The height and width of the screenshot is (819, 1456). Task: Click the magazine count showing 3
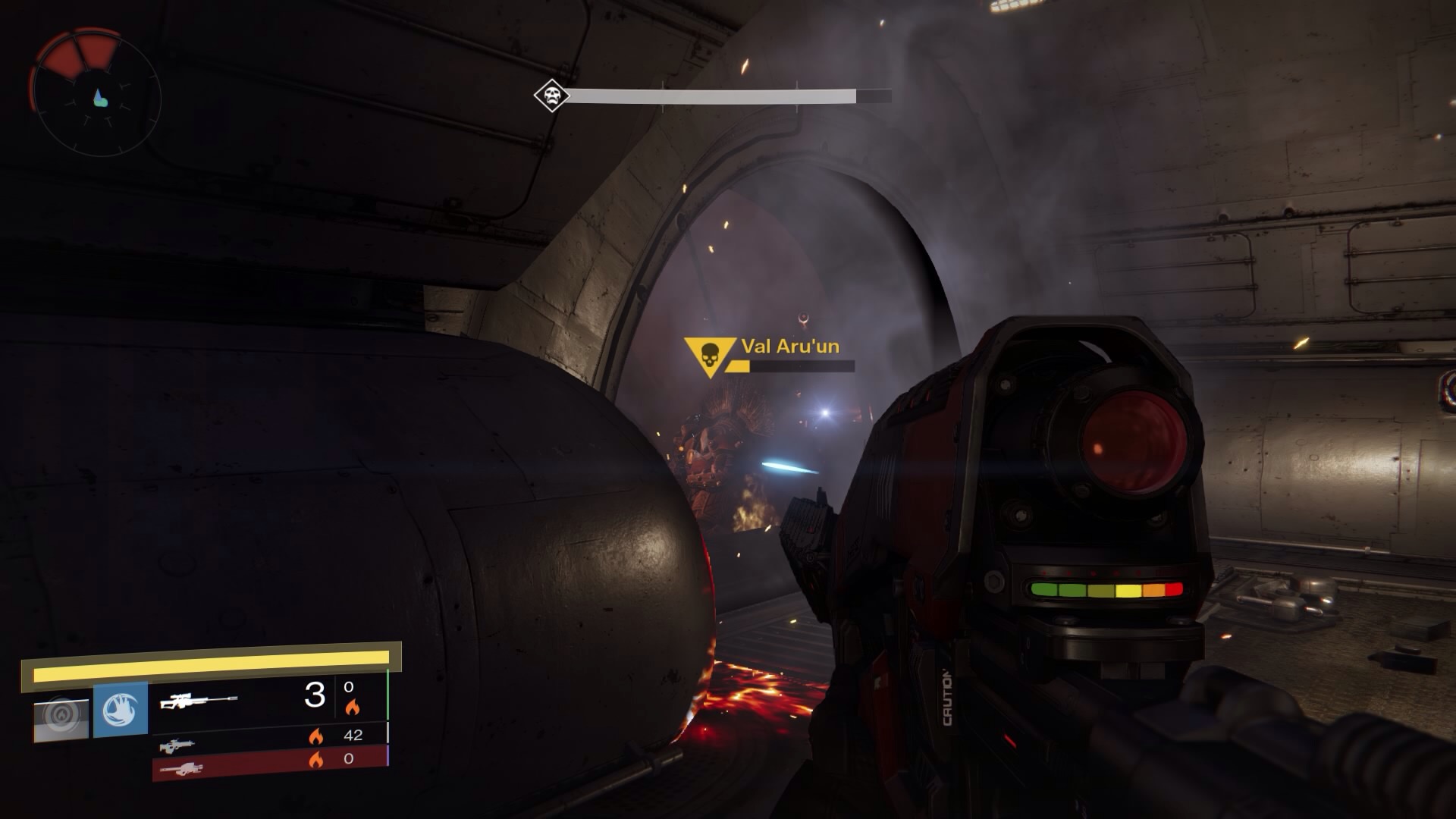pos(315,695)
